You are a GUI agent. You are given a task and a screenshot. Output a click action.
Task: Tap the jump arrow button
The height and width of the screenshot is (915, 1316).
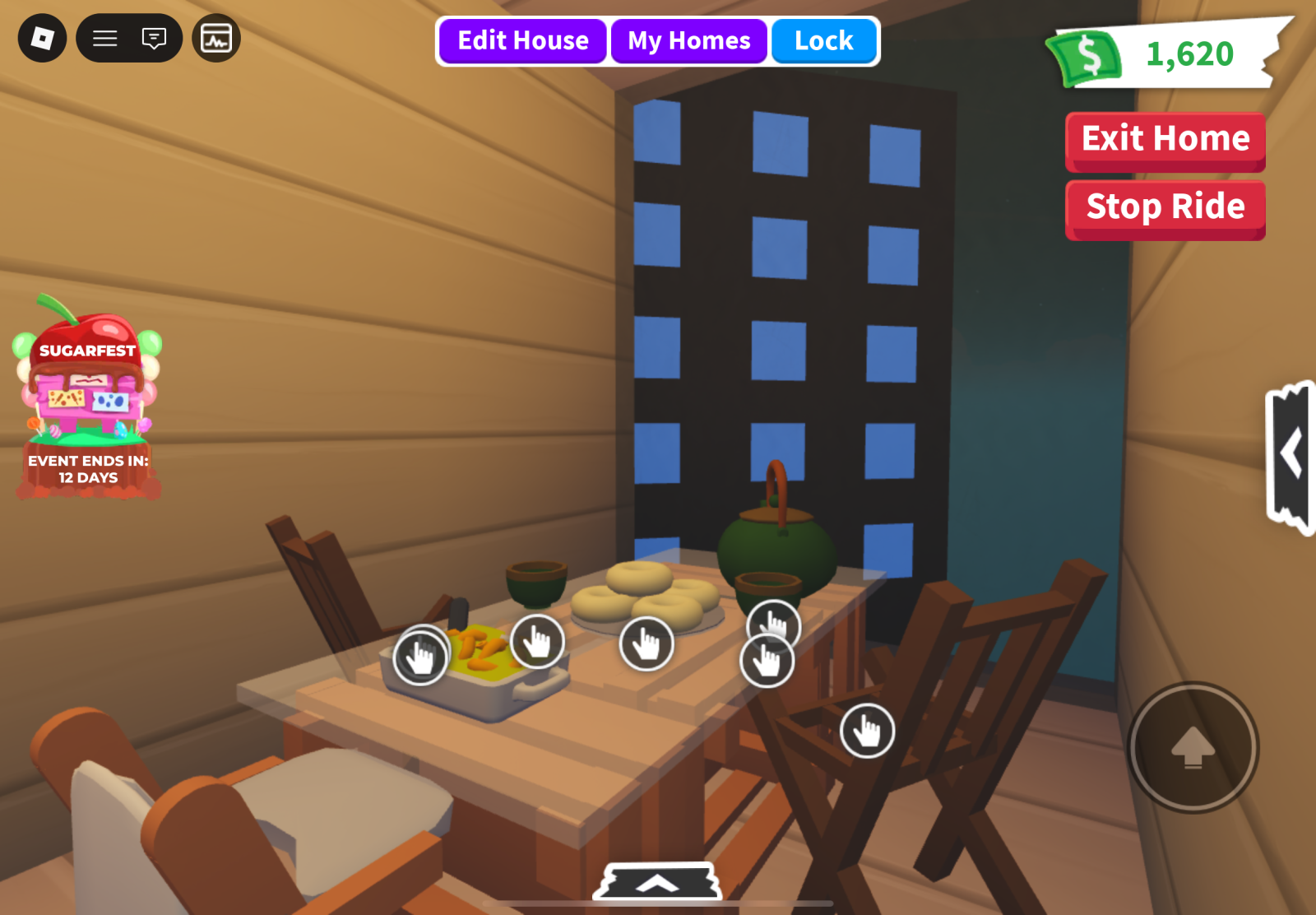click(1193, 747)
